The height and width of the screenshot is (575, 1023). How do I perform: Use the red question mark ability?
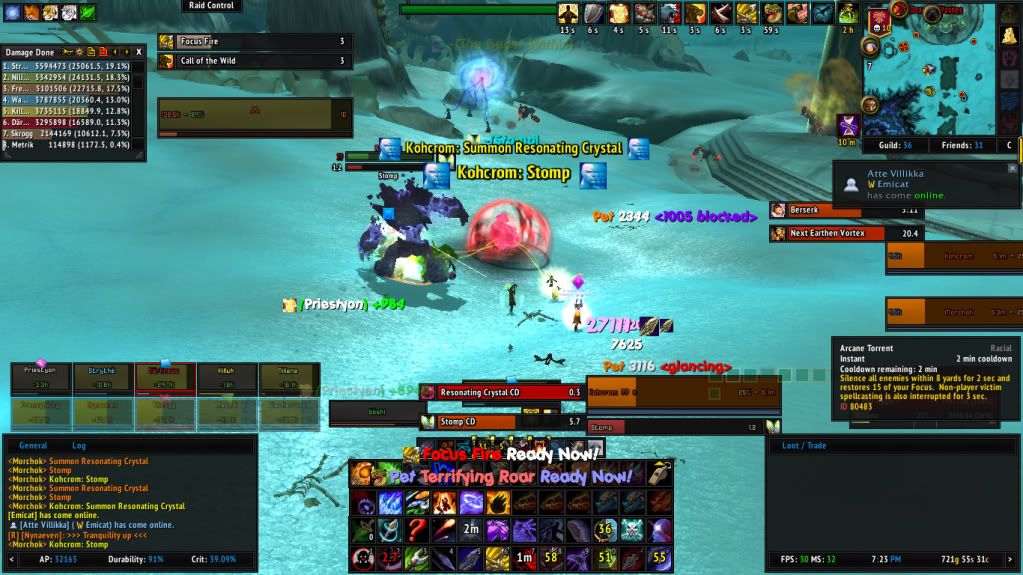[x=417, y=529]
